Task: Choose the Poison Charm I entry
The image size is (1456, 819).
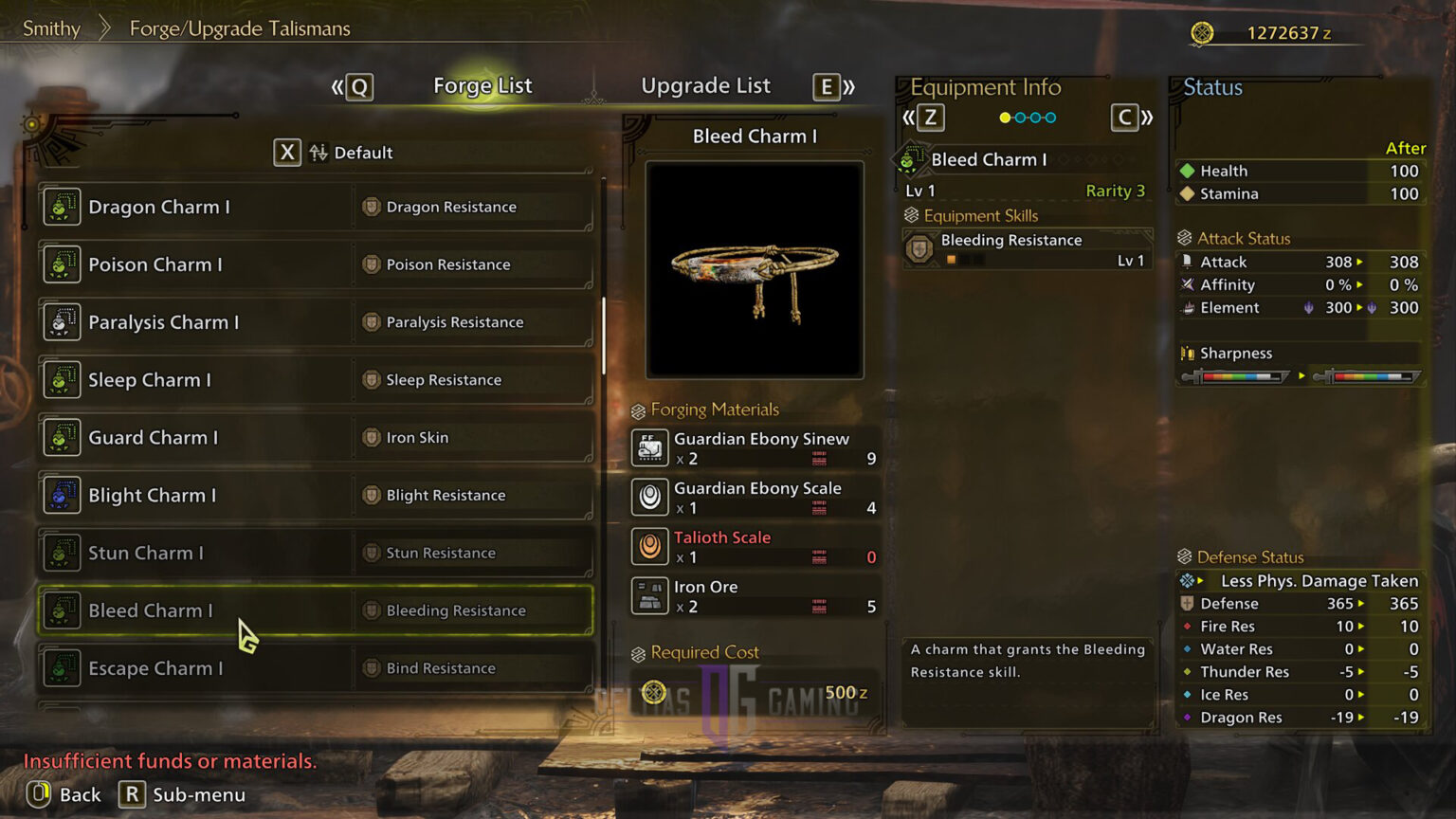Action: [316, 264]
